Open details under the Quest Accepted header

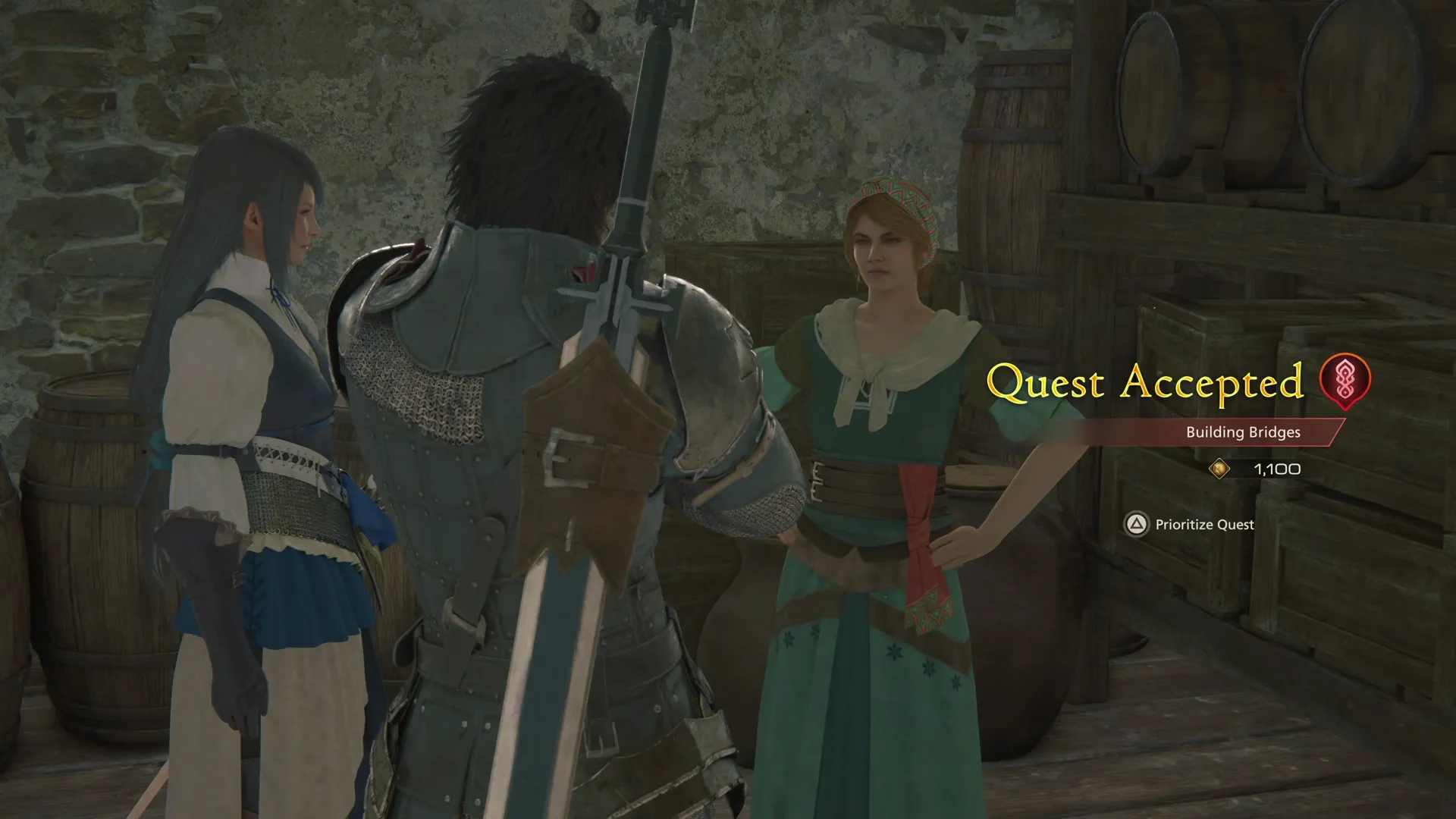[x=1145, y=384]
